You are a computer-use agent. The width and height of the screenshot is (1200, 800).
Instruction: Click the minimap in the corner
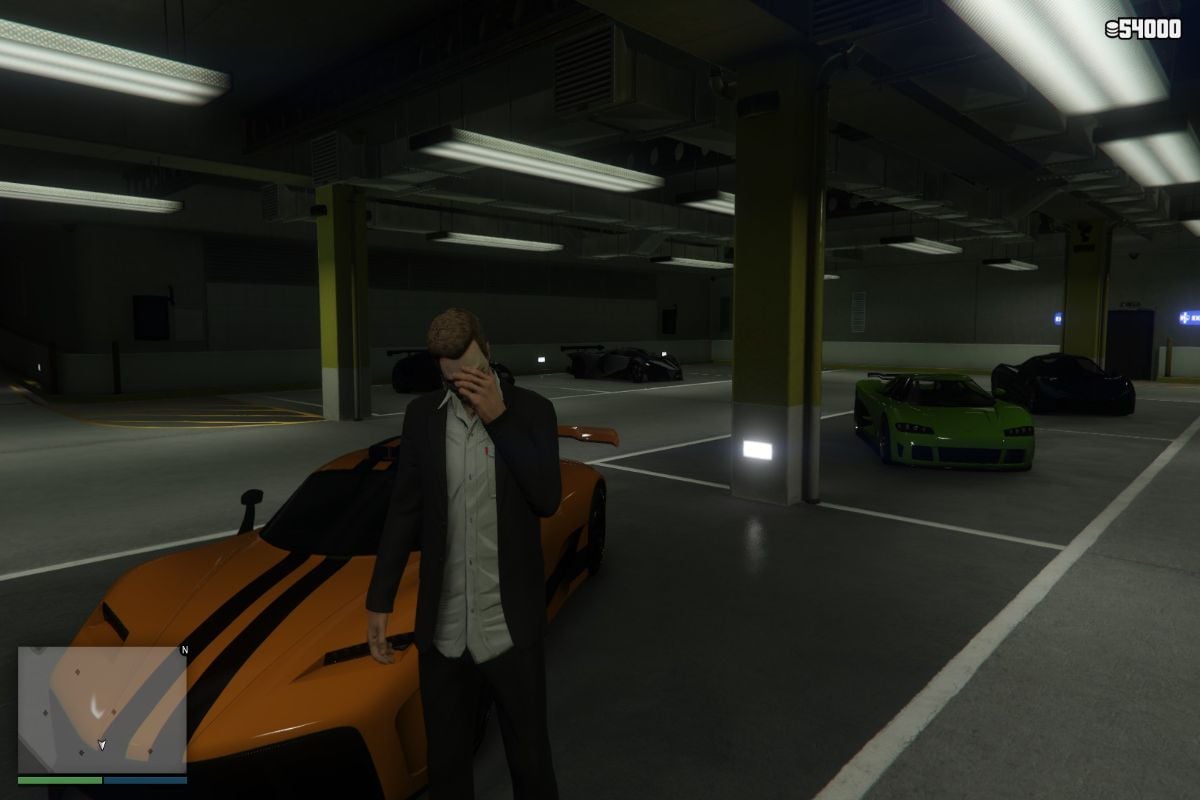tap(102, 708)
